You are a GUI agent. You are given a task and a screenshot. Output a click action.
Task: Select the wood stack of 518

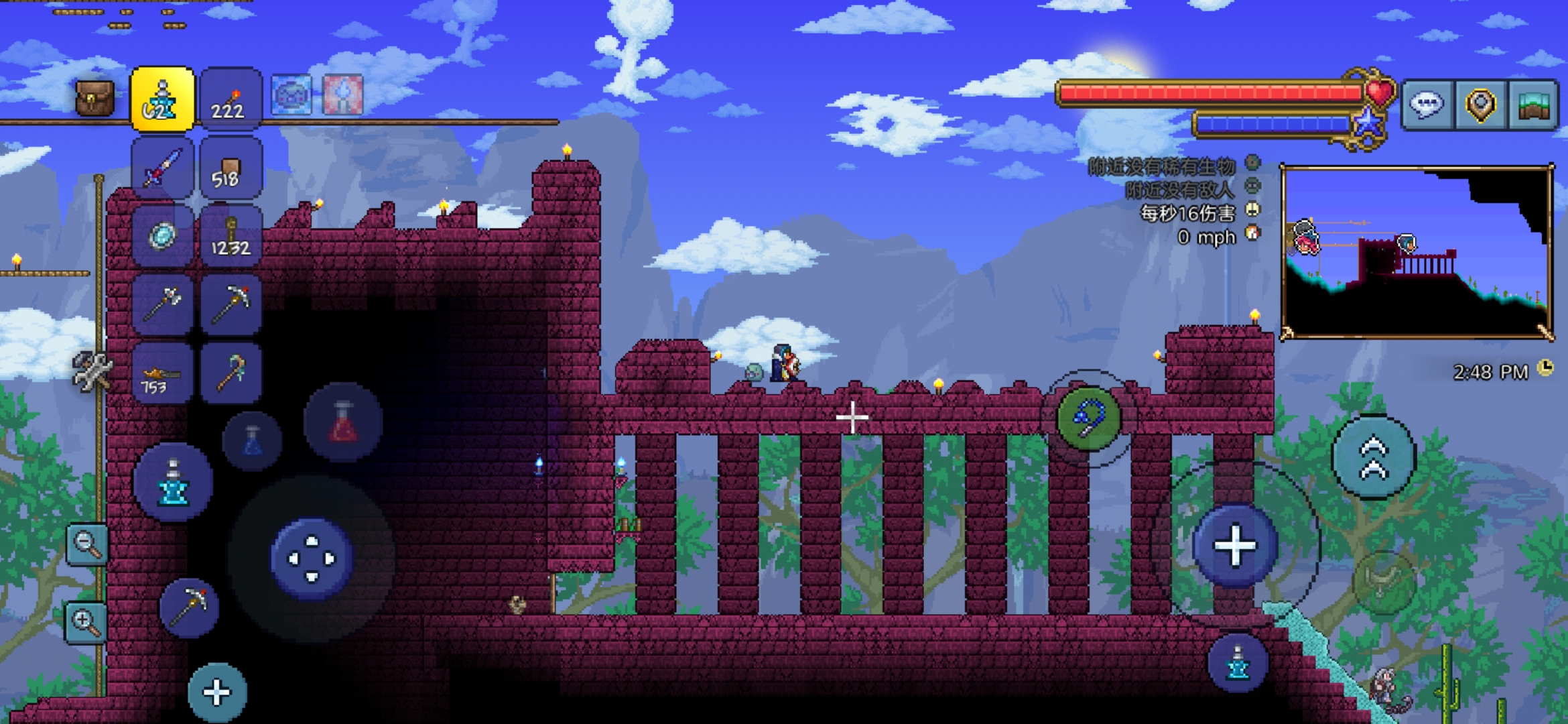coord(230,169)
